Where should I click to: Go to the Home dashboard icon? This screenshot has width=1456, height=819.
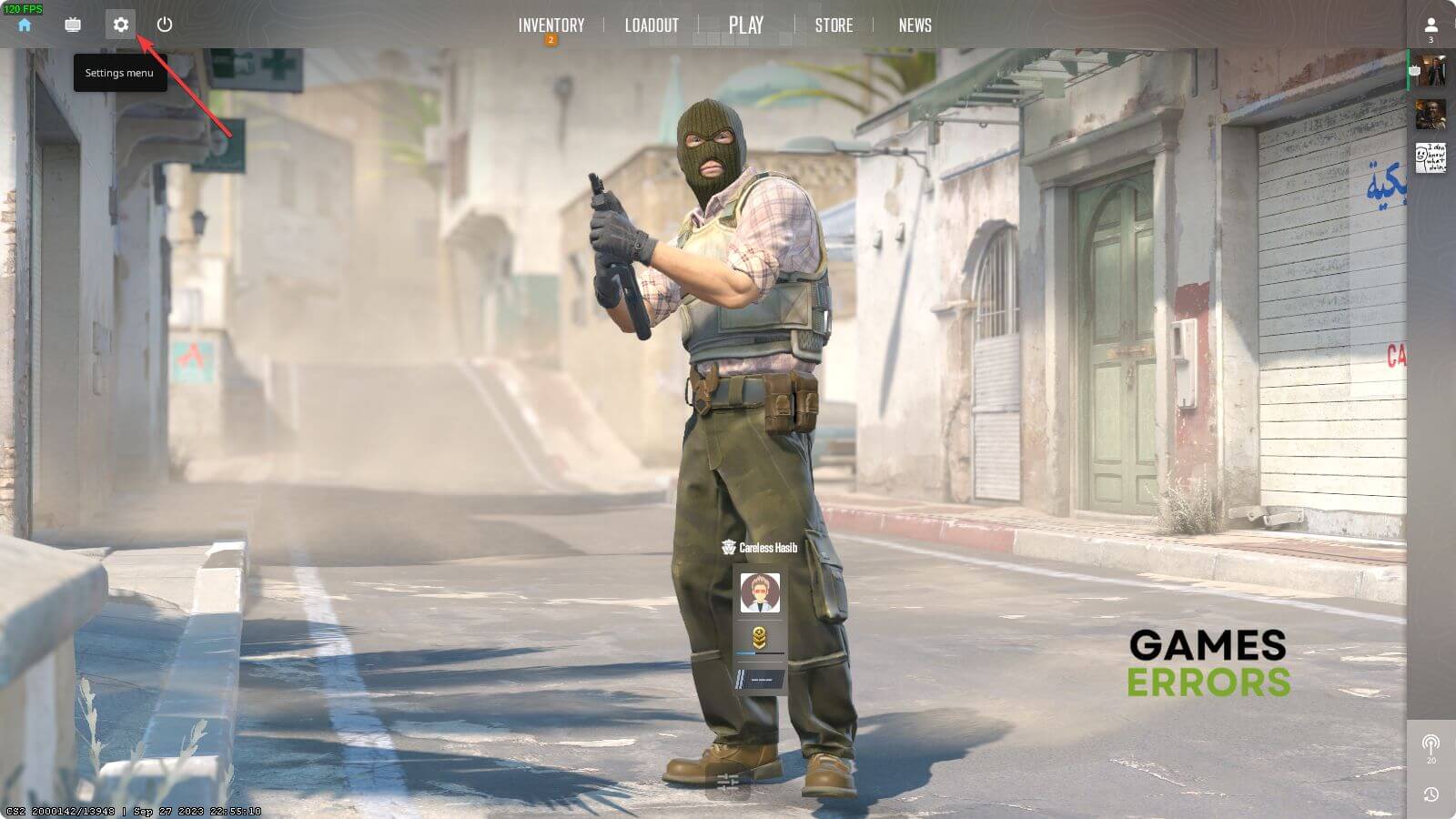click(25, 25)
